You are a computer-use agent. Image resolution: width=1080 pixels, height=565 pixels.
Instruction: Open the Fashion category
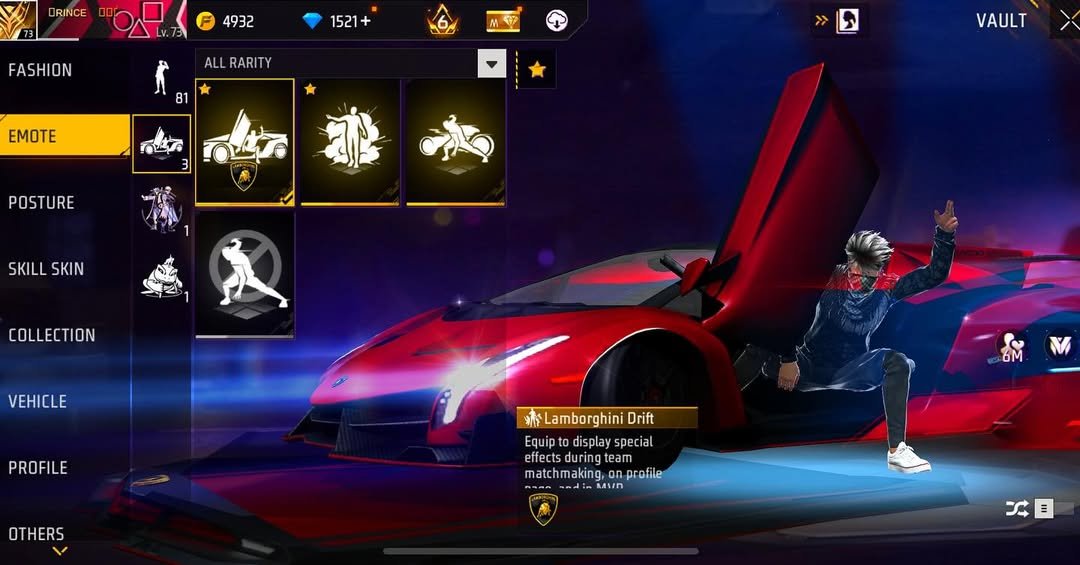(x=41, y=70)
